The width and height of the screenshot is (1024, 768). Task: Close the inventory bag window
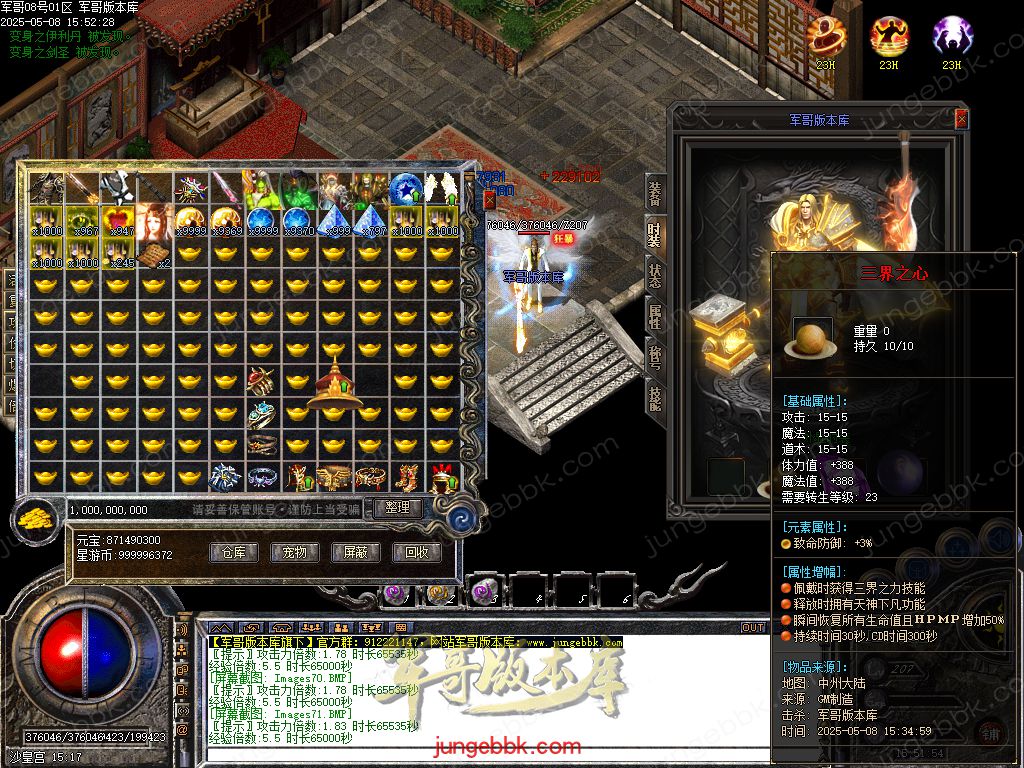490,200
